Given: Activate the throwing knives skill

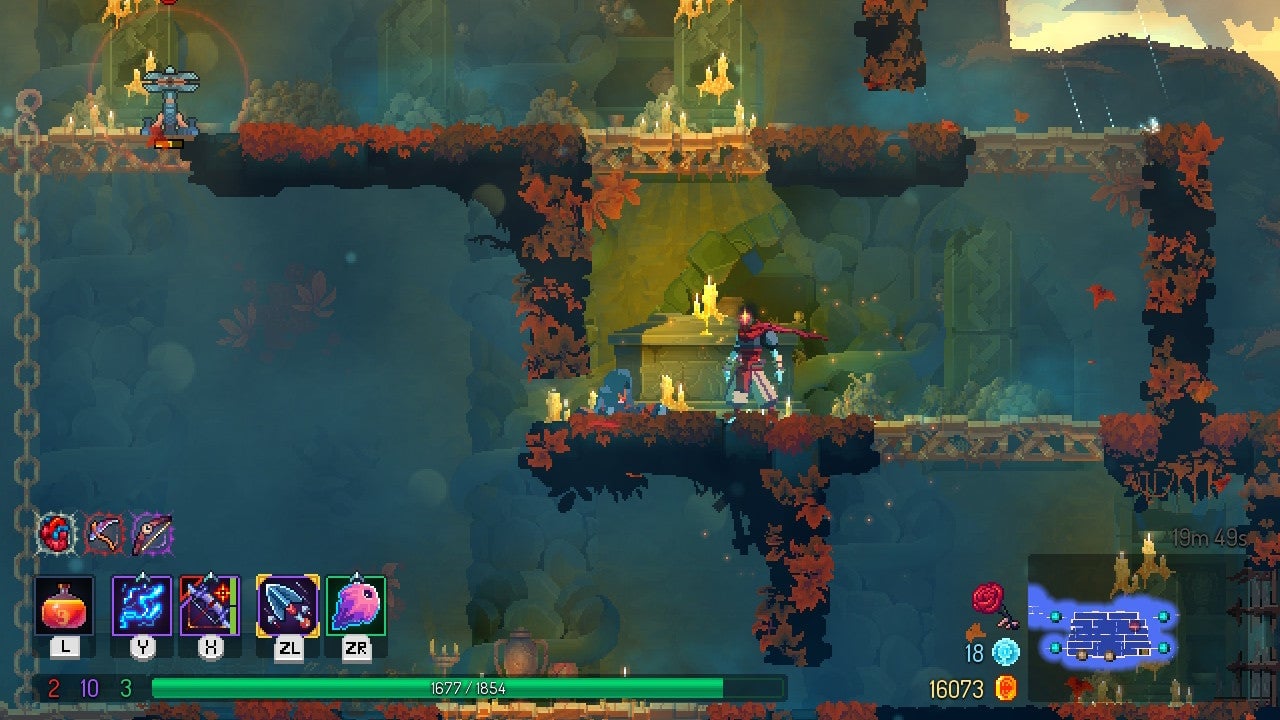Looking at the screenshot, I should click(x=288, y=605).
